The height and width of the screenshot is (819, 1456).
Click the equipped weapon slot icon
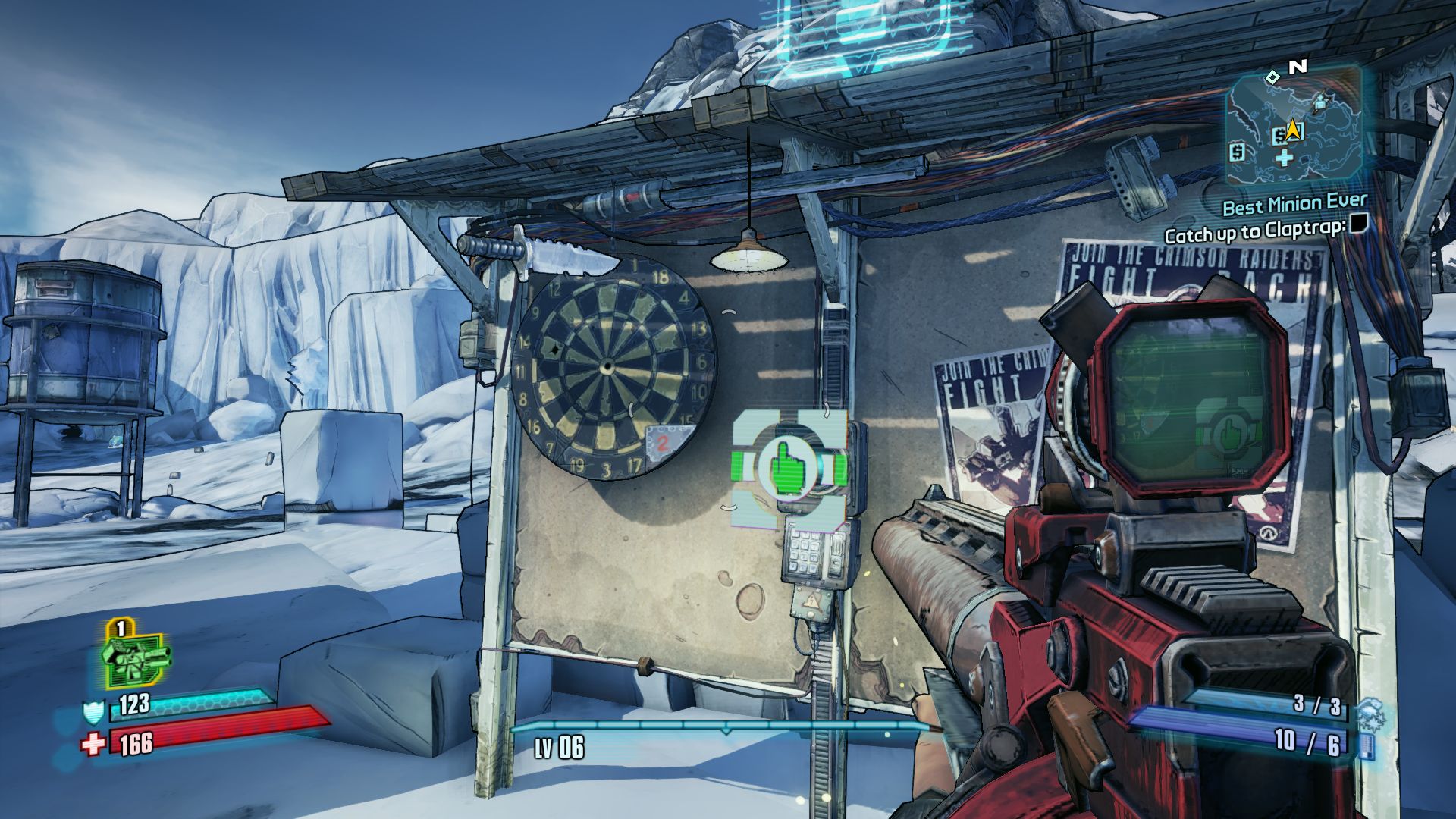135,657
